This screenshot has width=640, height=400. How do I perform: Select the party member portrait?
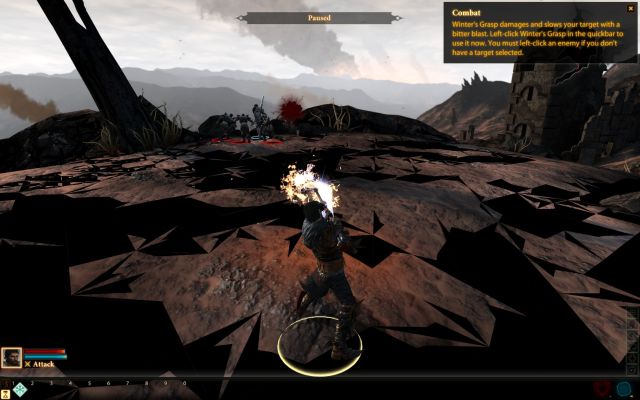tap(12, 357)
